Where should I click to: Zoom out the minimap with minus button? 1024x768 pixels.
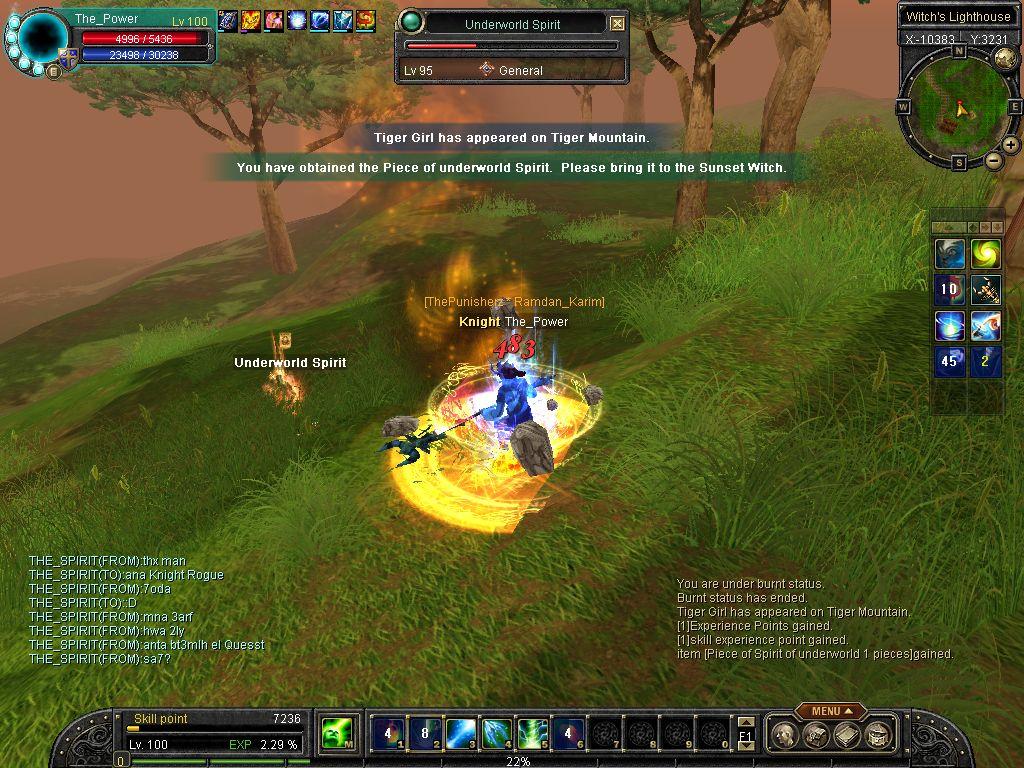click(994, 160)
